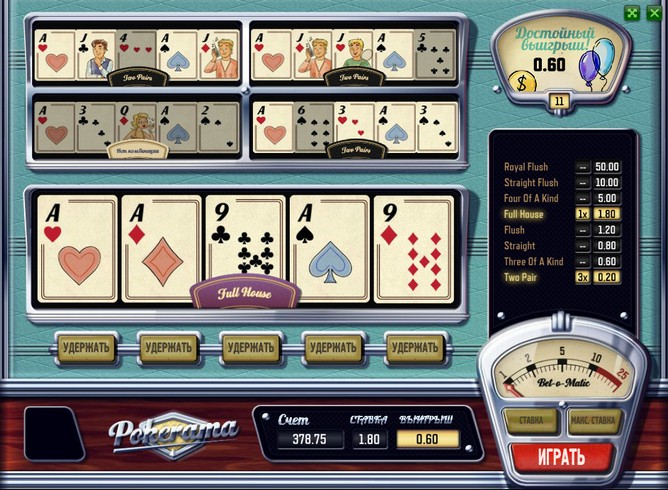Image resolution: width=668 pixels, height=490 pixels.
Task: Choose the large ace of spades card
Action: tap(329, 249)
